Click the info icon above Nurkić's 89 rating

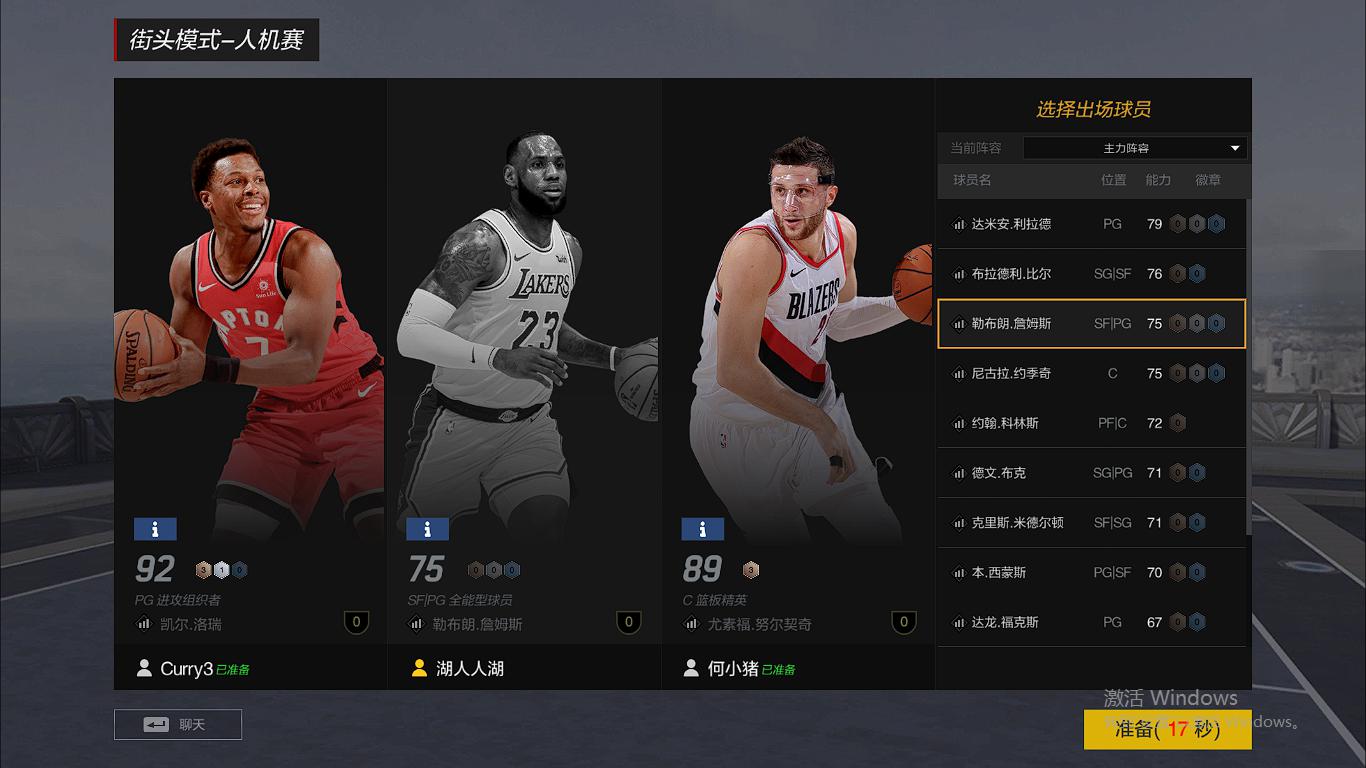click(703, 528)
